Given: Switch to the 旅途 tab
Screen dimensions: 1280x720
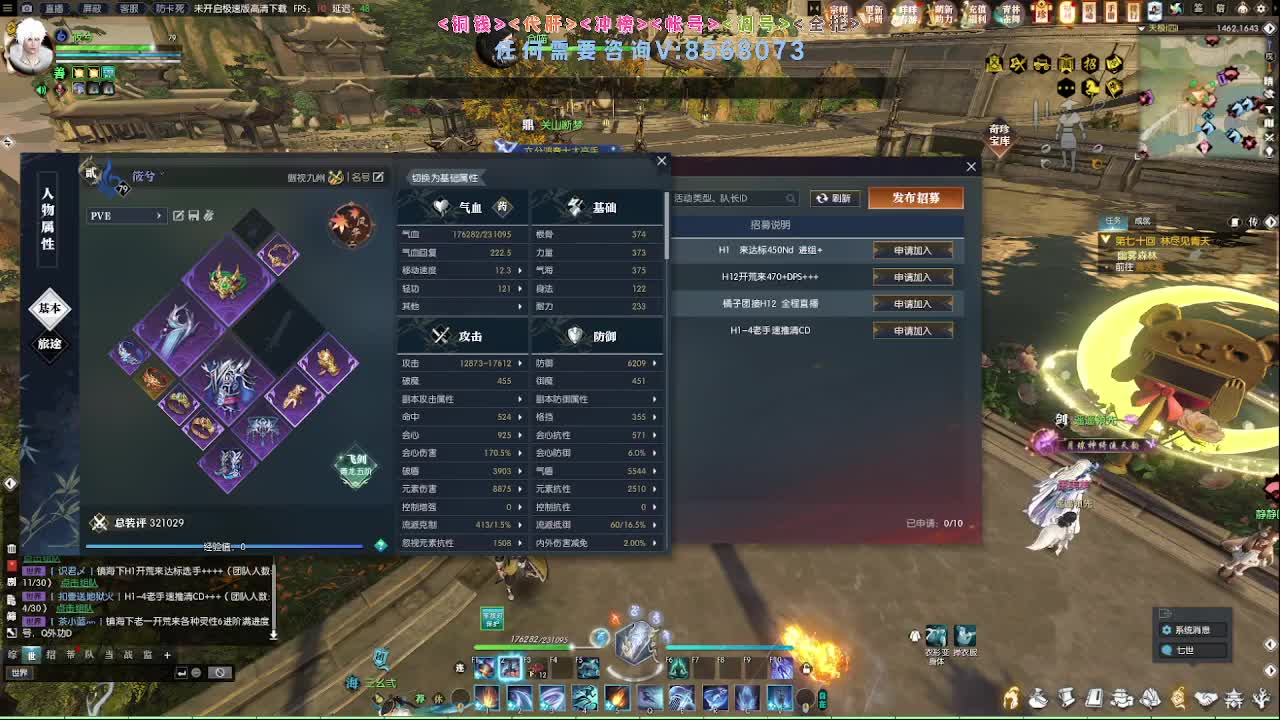Looking at the screenshot, I should [50, 344].
